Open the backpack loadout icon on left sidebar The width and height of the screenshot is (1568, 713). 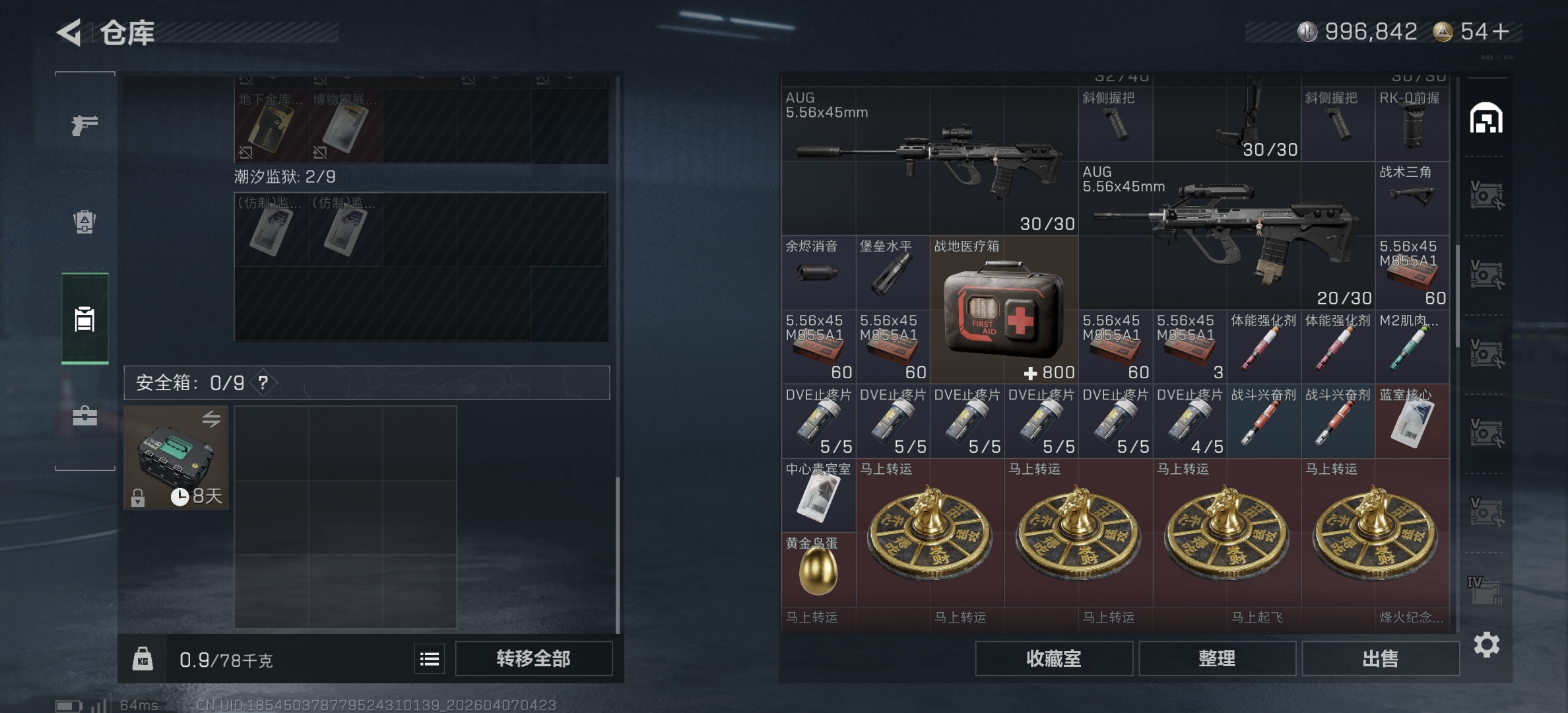(x=83, y=223)
